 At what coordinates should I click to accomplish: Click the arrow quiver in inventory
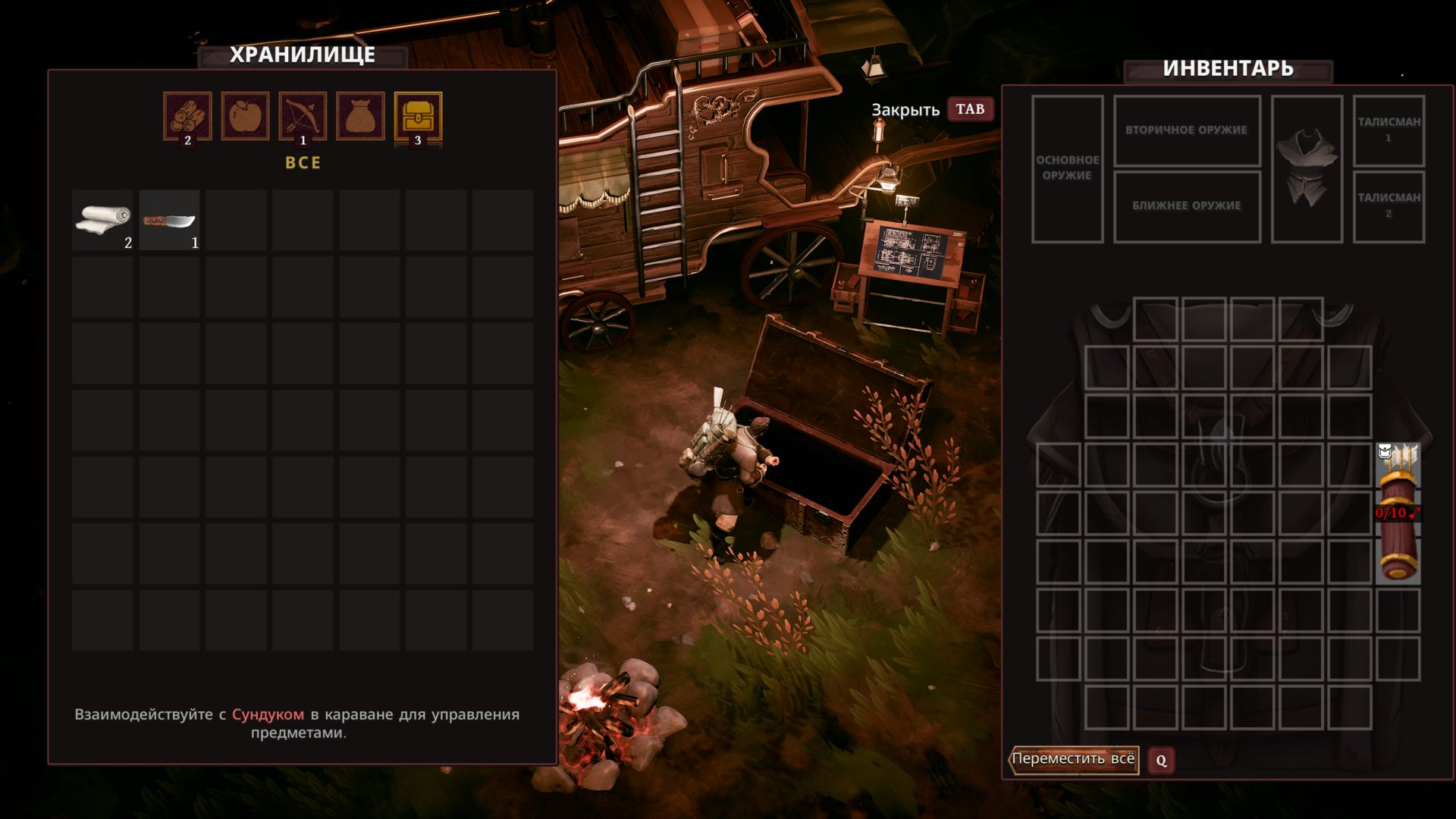point(1398,513)
